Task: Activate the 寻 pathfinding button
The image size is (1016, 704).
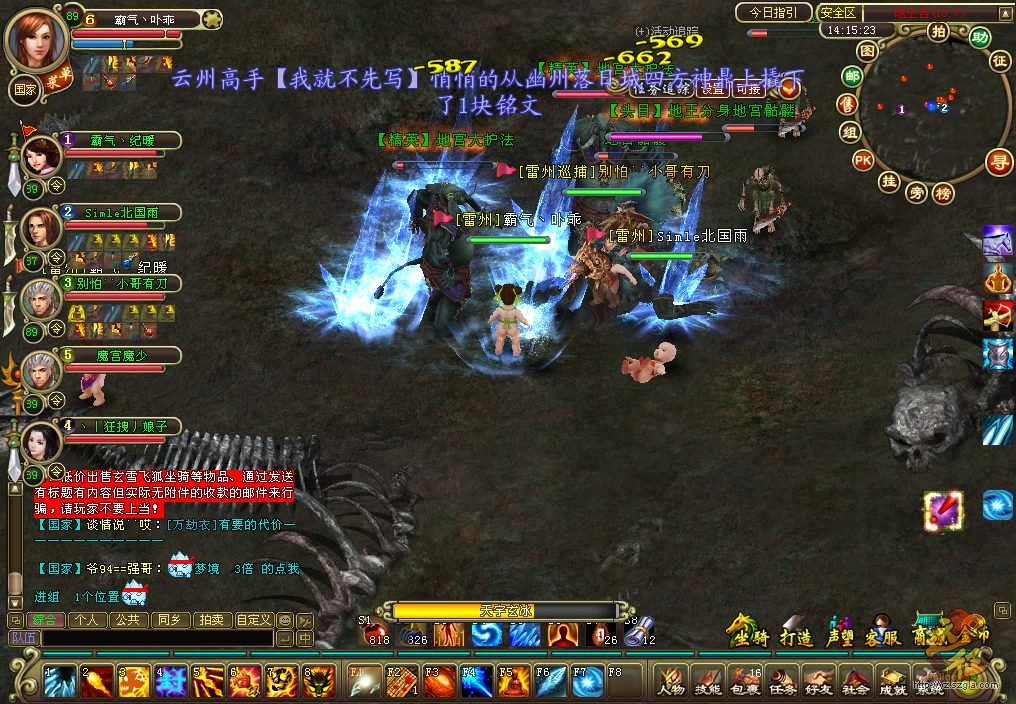Action: (997, 161)
